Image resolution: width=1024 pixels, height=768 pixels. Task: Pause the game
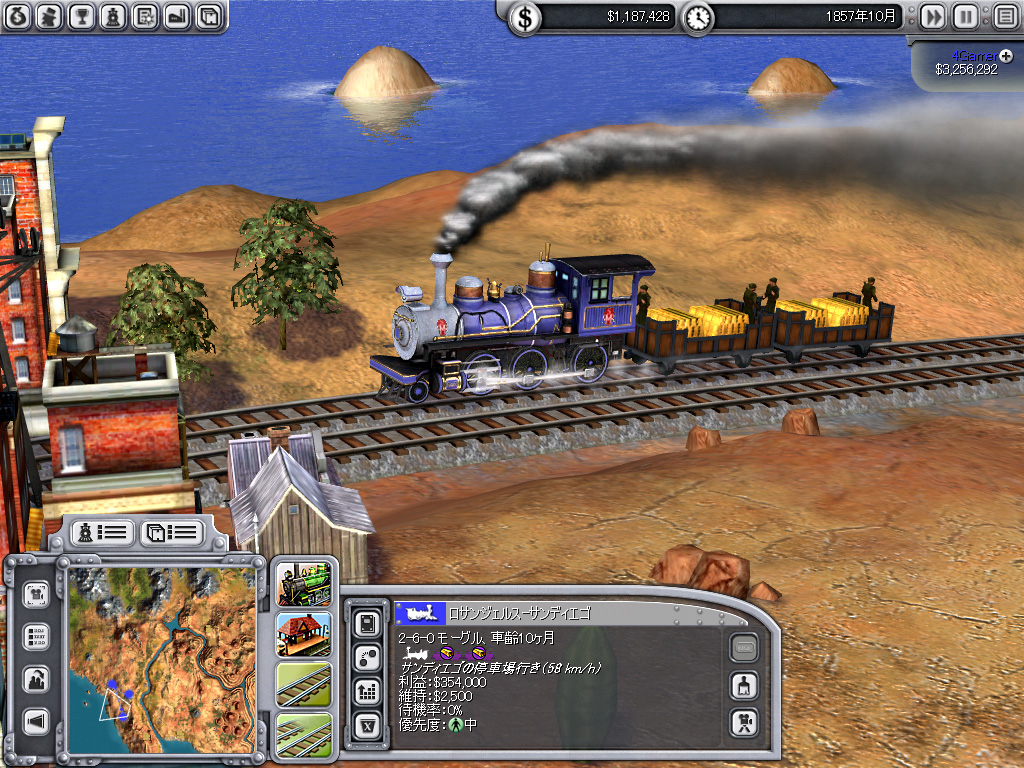pos(965,17)
